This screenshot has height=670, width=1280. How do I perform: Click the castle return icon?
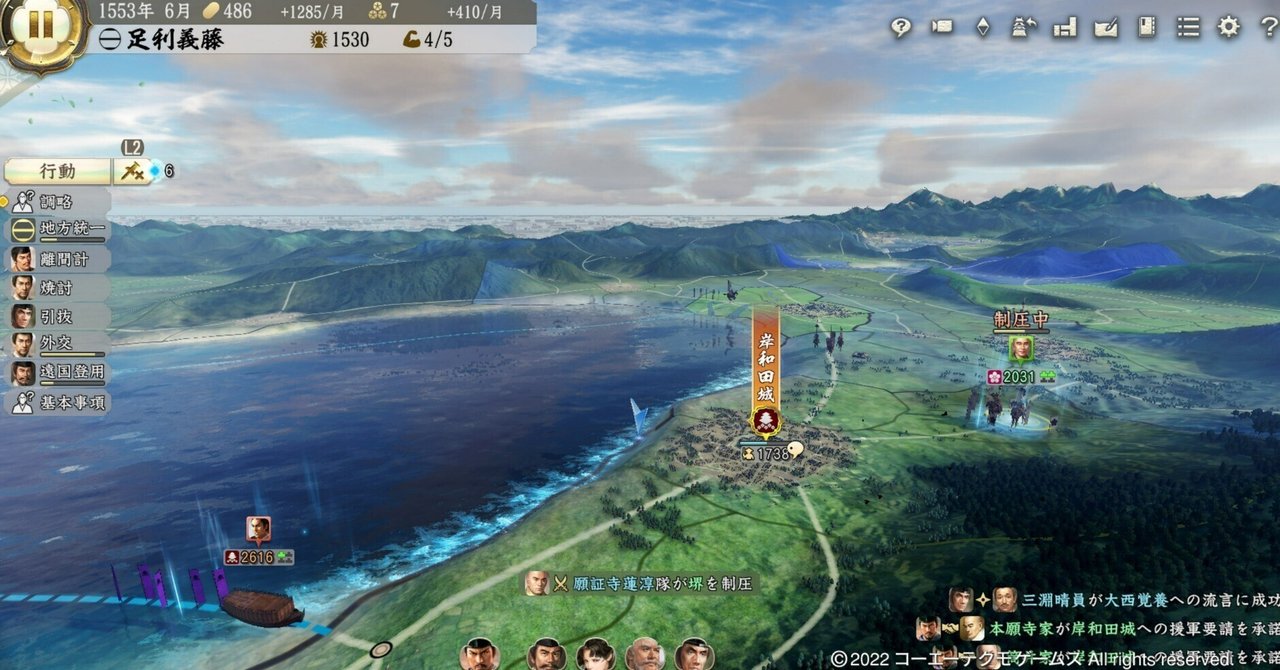[x=1024, y=28]
